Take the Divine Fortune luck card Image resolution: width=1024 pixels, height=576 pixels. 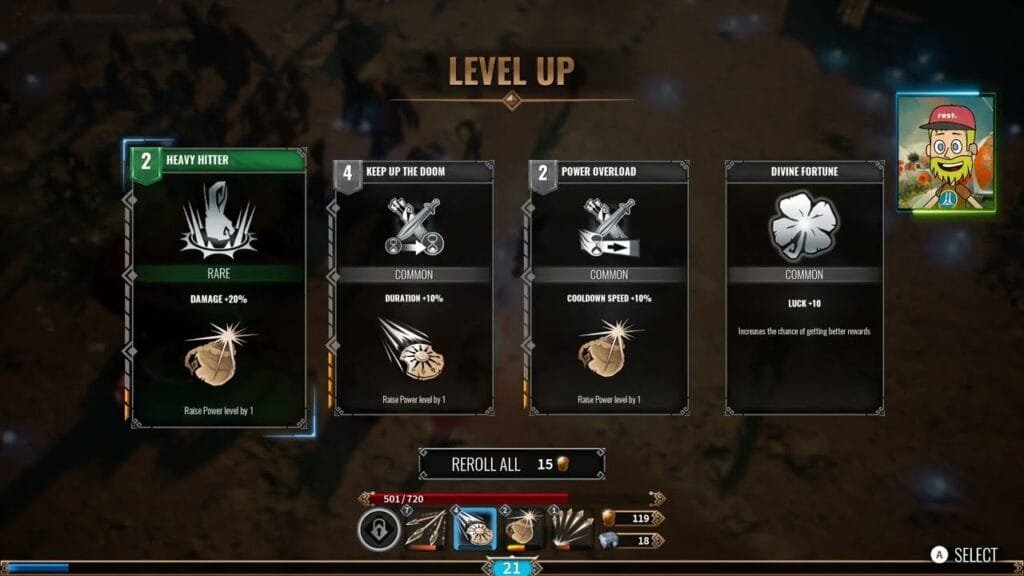804,288
